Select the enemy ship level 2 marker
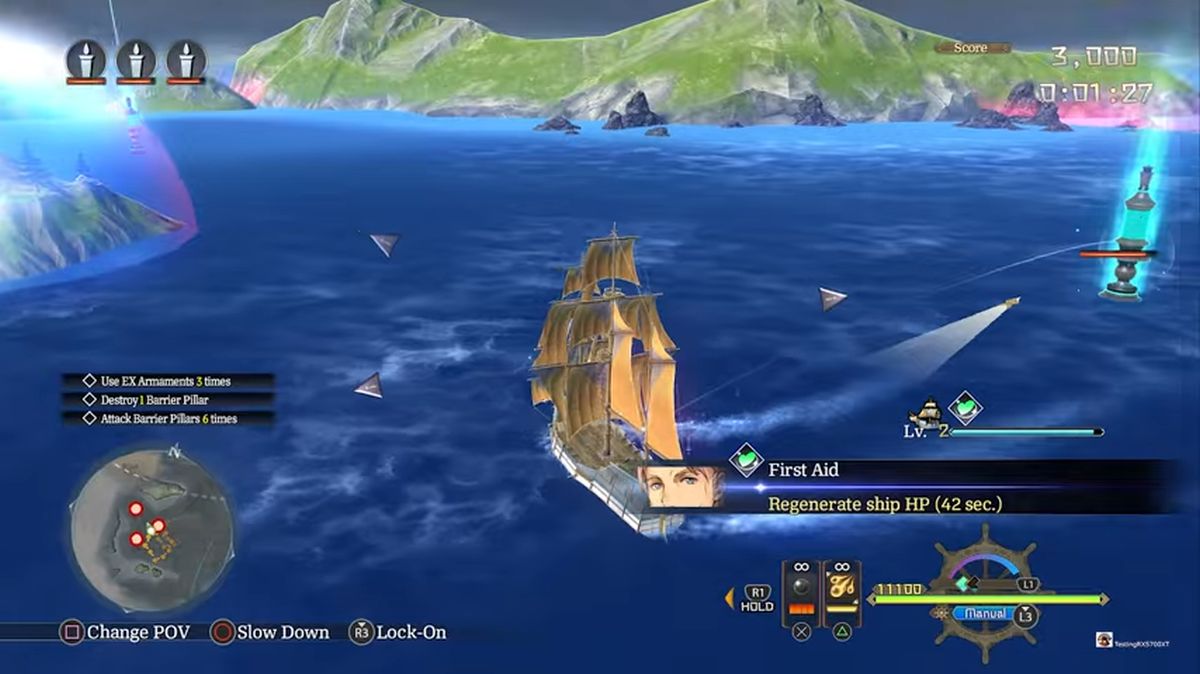The image size is (1200, 674). (929, 416)
